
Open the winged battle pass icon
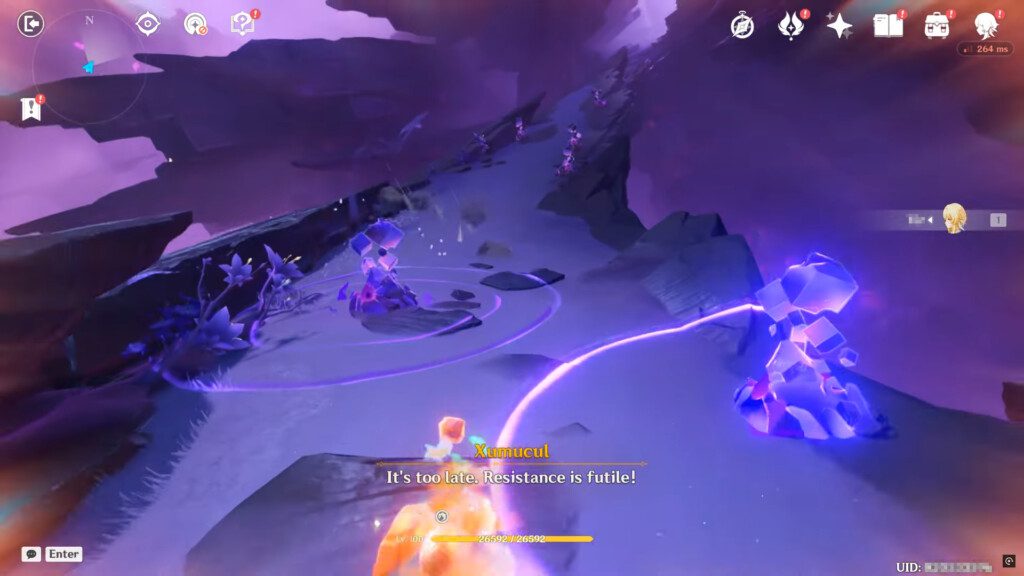[791, 26]
